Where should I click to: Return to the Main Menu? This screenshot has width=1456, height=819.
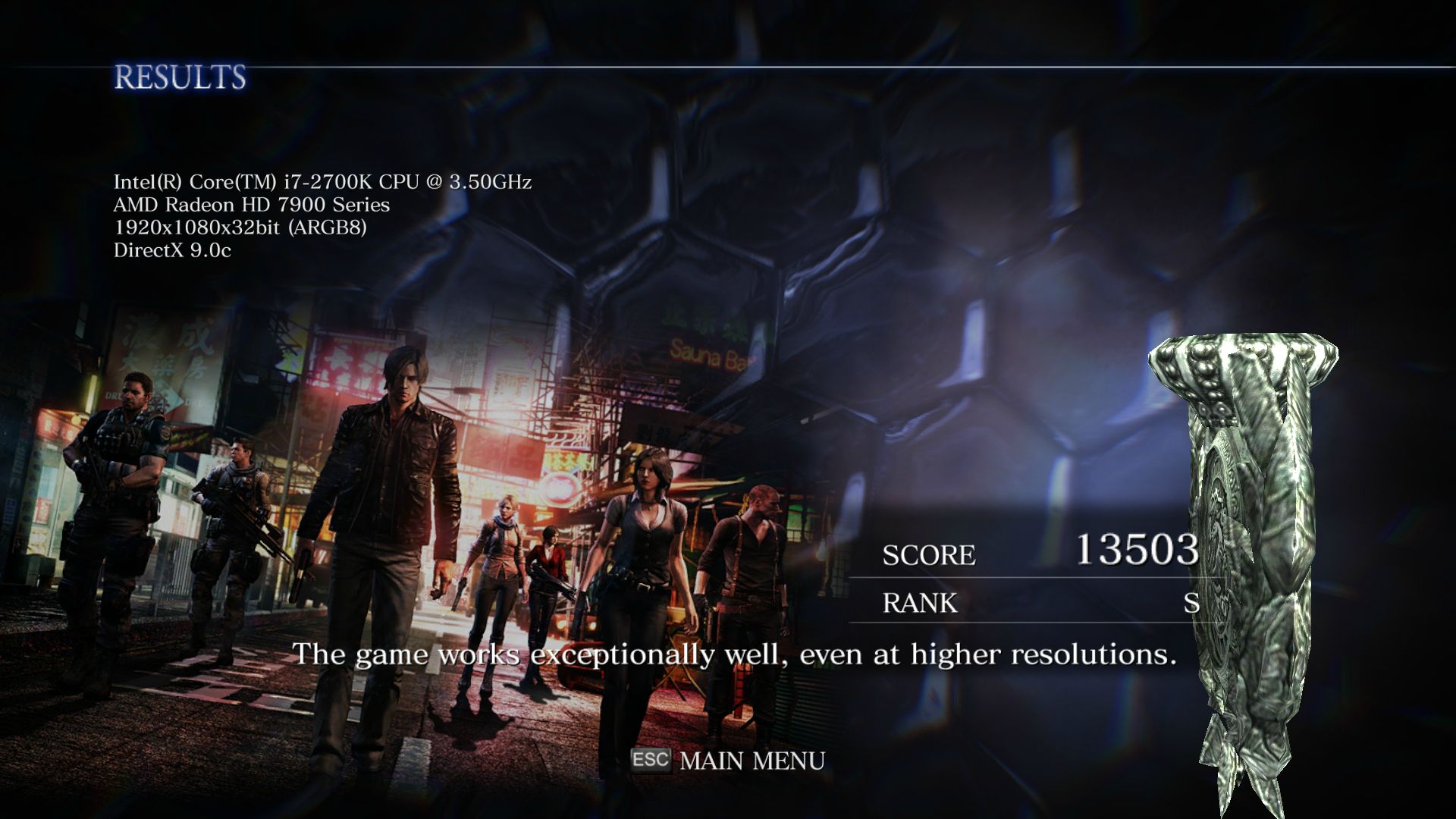pos(751,760)
